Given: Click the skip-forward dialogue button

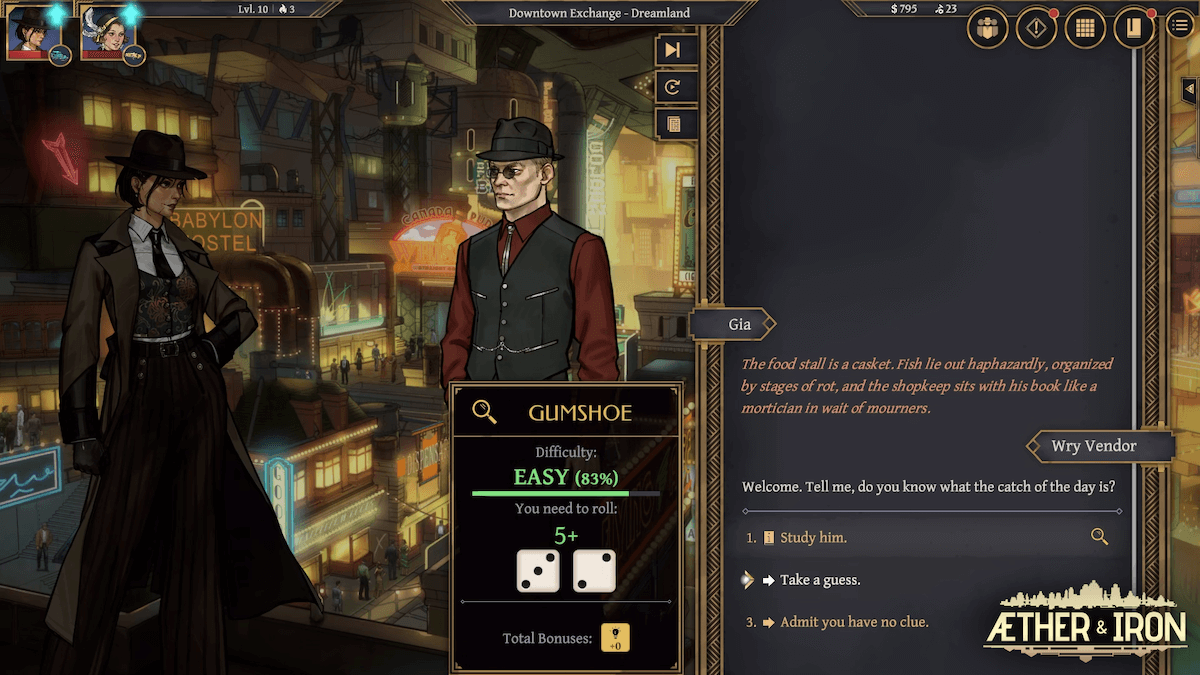Looking at the screenshot, I should (673, 50).
